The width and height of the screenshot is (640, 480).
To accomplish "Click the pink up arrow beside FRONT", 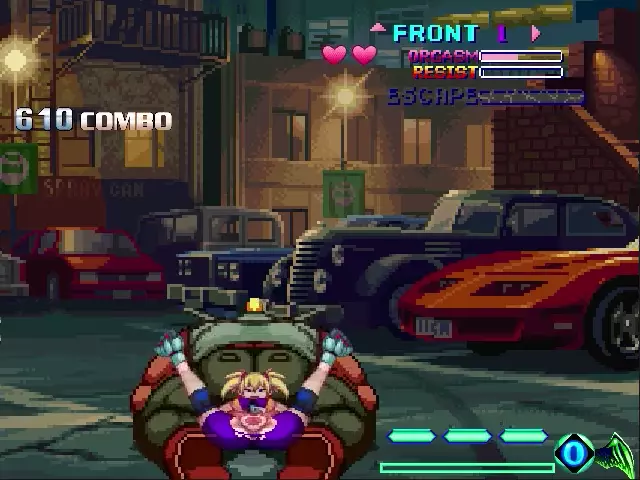I will click(378, 30).
